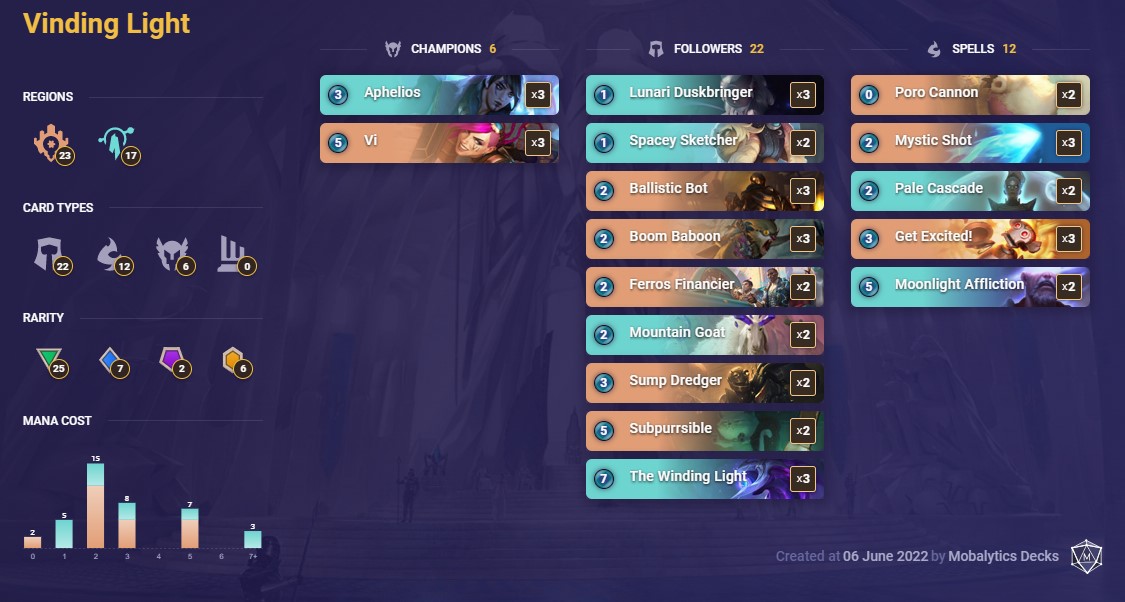Viewport: 1125px width, 602px height.
Task: Click the Mobalytics logo icon
Action: [1086, 557]
